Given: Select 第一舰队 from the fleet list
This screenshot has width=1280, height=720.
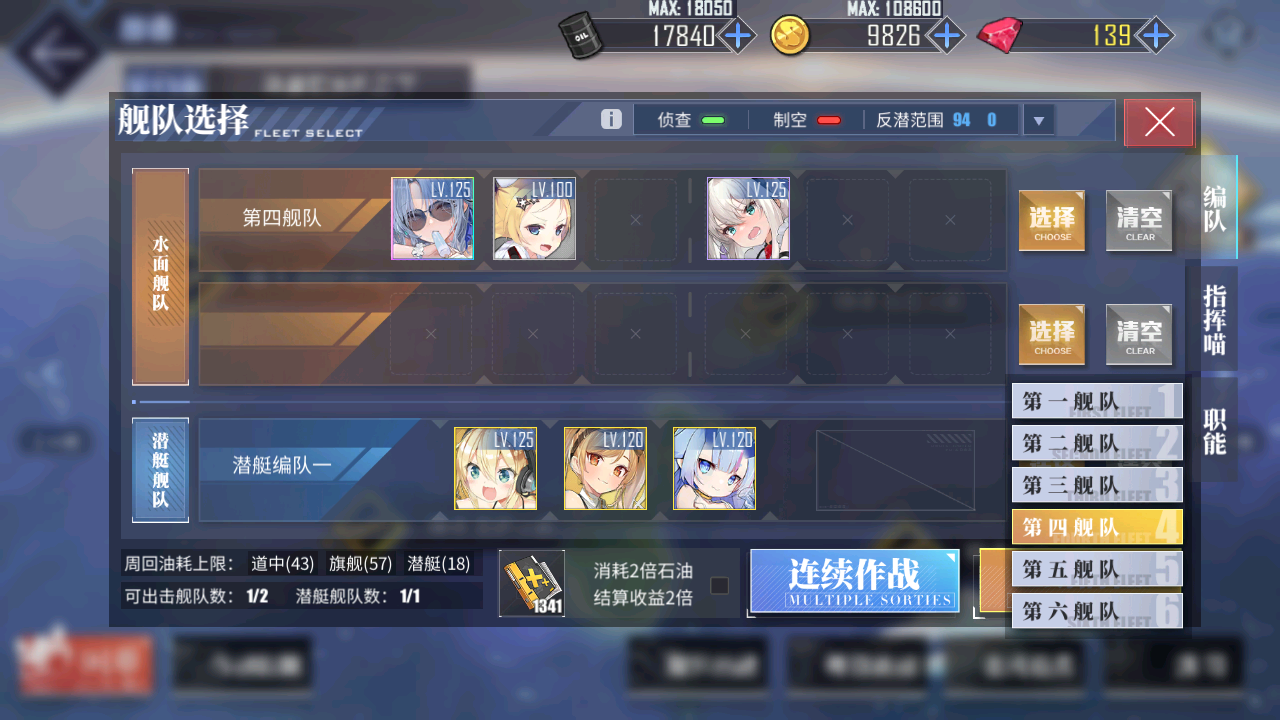Looking at the screenshot, I should (1097, 401).
